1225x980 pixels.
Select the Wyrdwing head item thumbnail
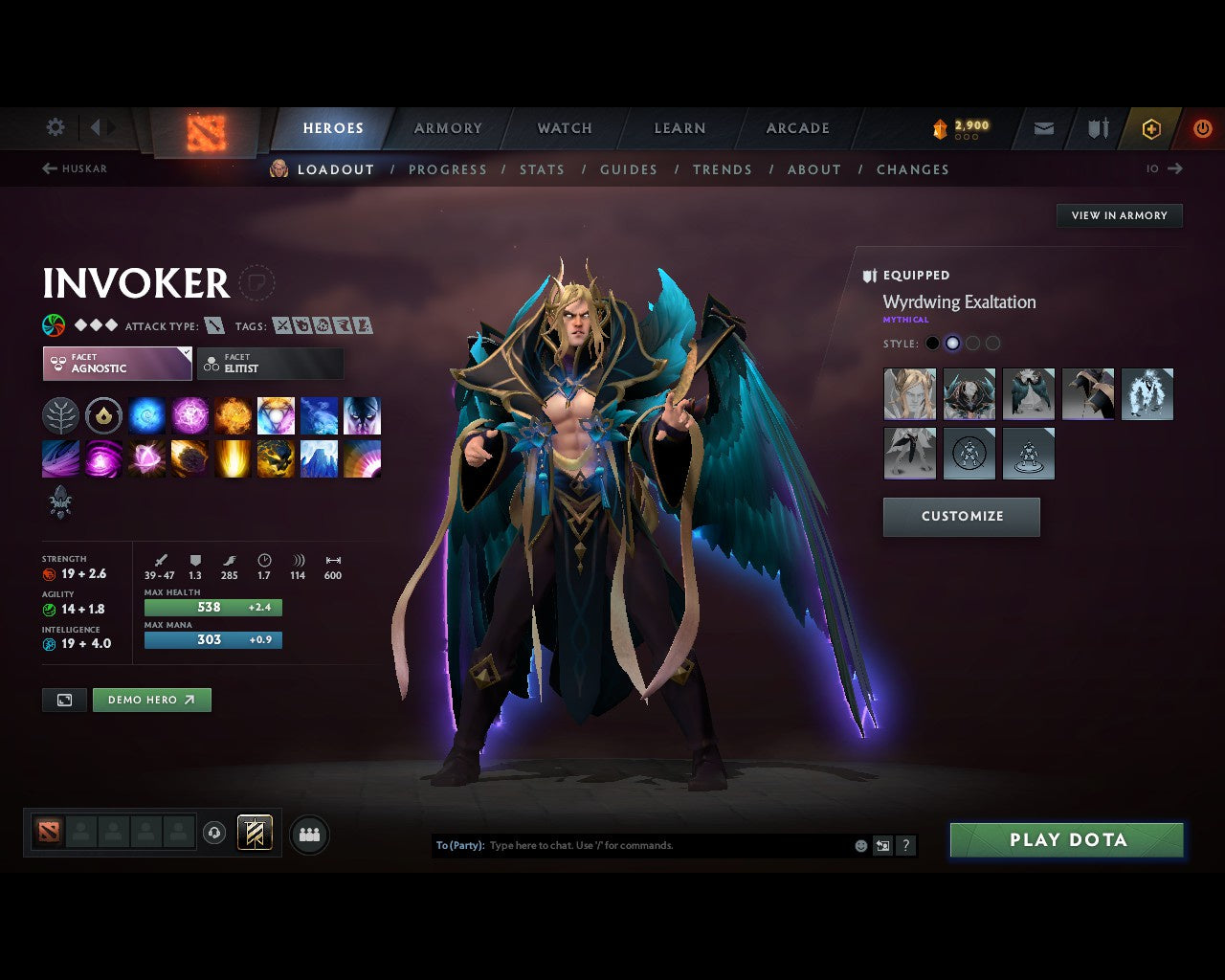(909, 394)
